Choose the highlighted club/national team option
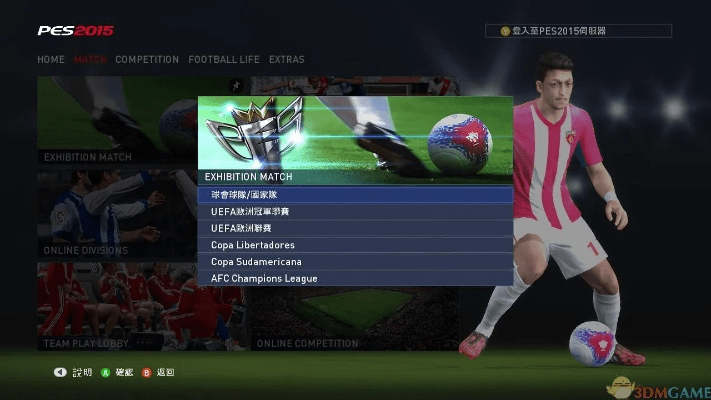The image size is (711, 400). 355,195
